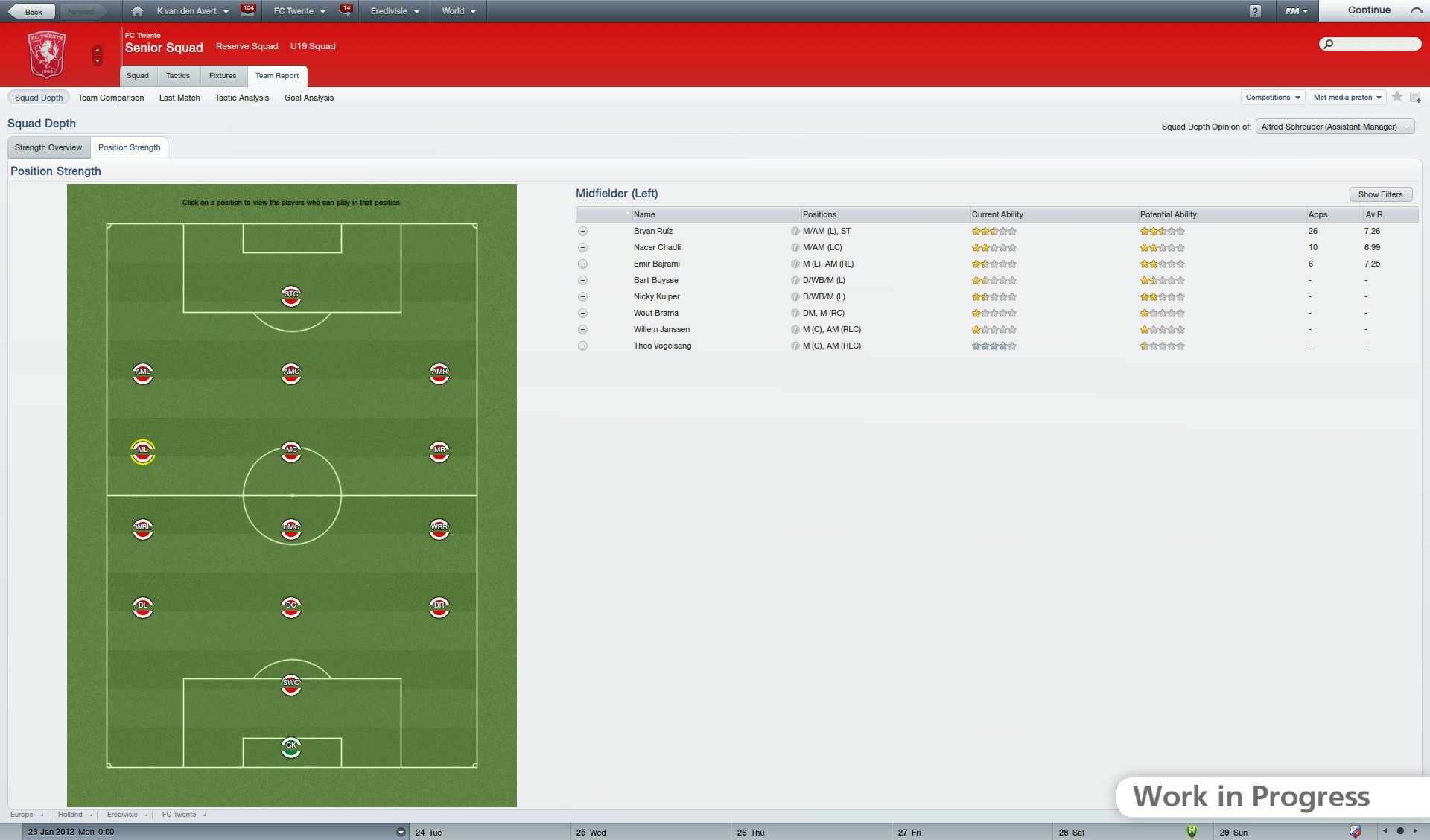The image size is (1430, 840).
Task: Open the Met media praten dropdown
Action: pos(1347,97)
